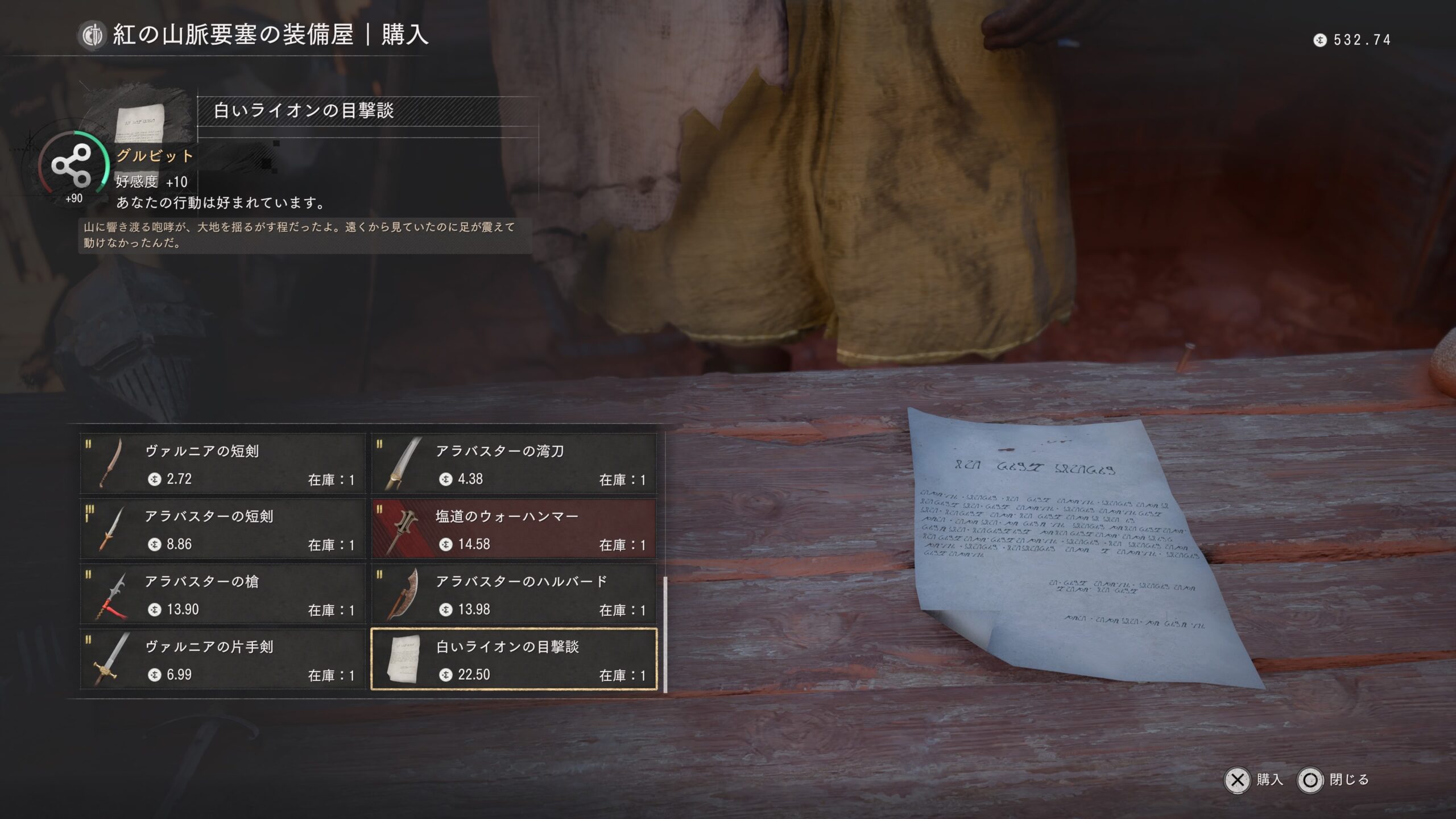This screenshot has height=819, width=1456.
Task: Select ヴァルニアの短剣 in the shop list
Action: tap(223, 464)
